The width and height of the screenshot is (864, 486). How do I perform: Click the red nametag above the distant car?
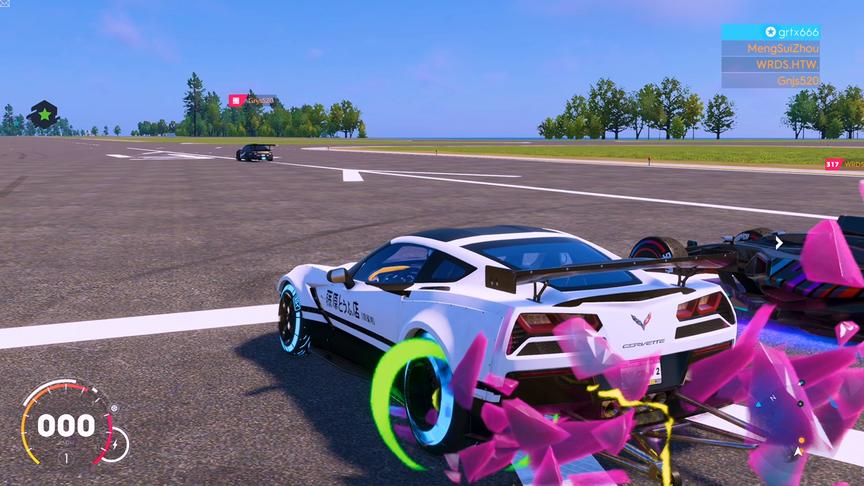pyautogui.click(x=252, y=100)
